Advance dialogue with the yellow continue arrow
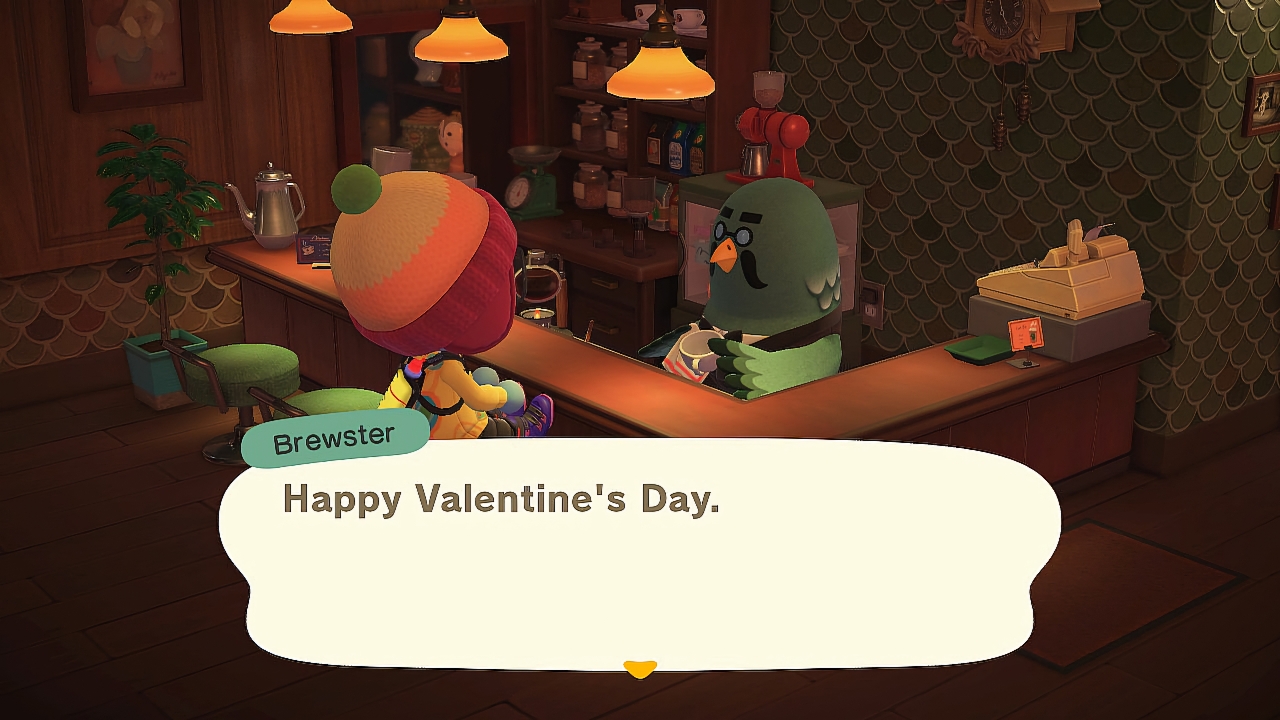The height and width of the screenshot is (720, 1280). coord(640,668)
